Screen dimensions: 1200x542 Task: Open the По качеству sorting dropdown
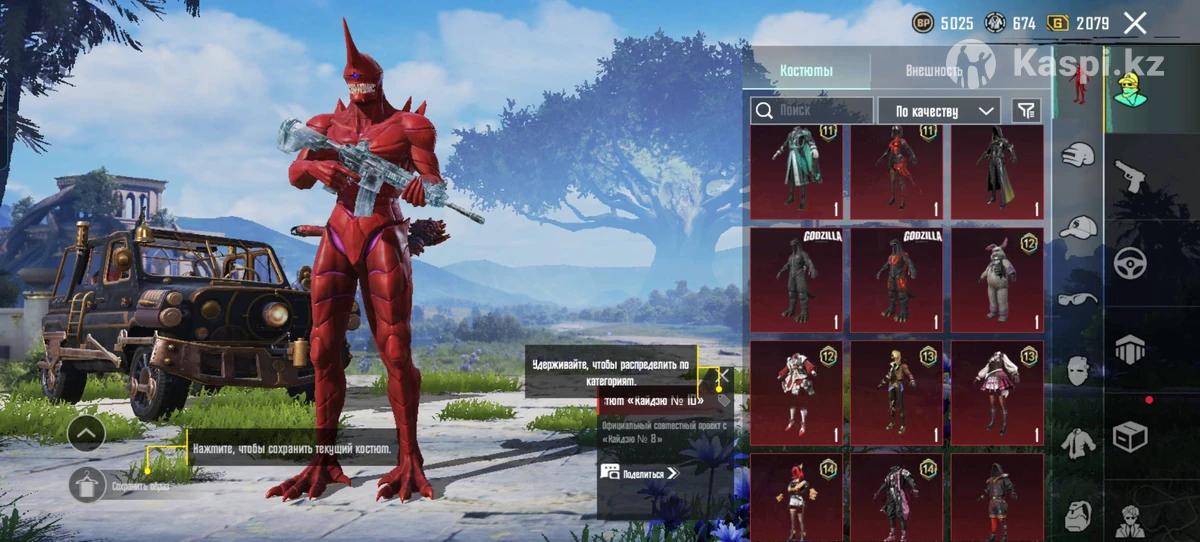tap(939, 110)
